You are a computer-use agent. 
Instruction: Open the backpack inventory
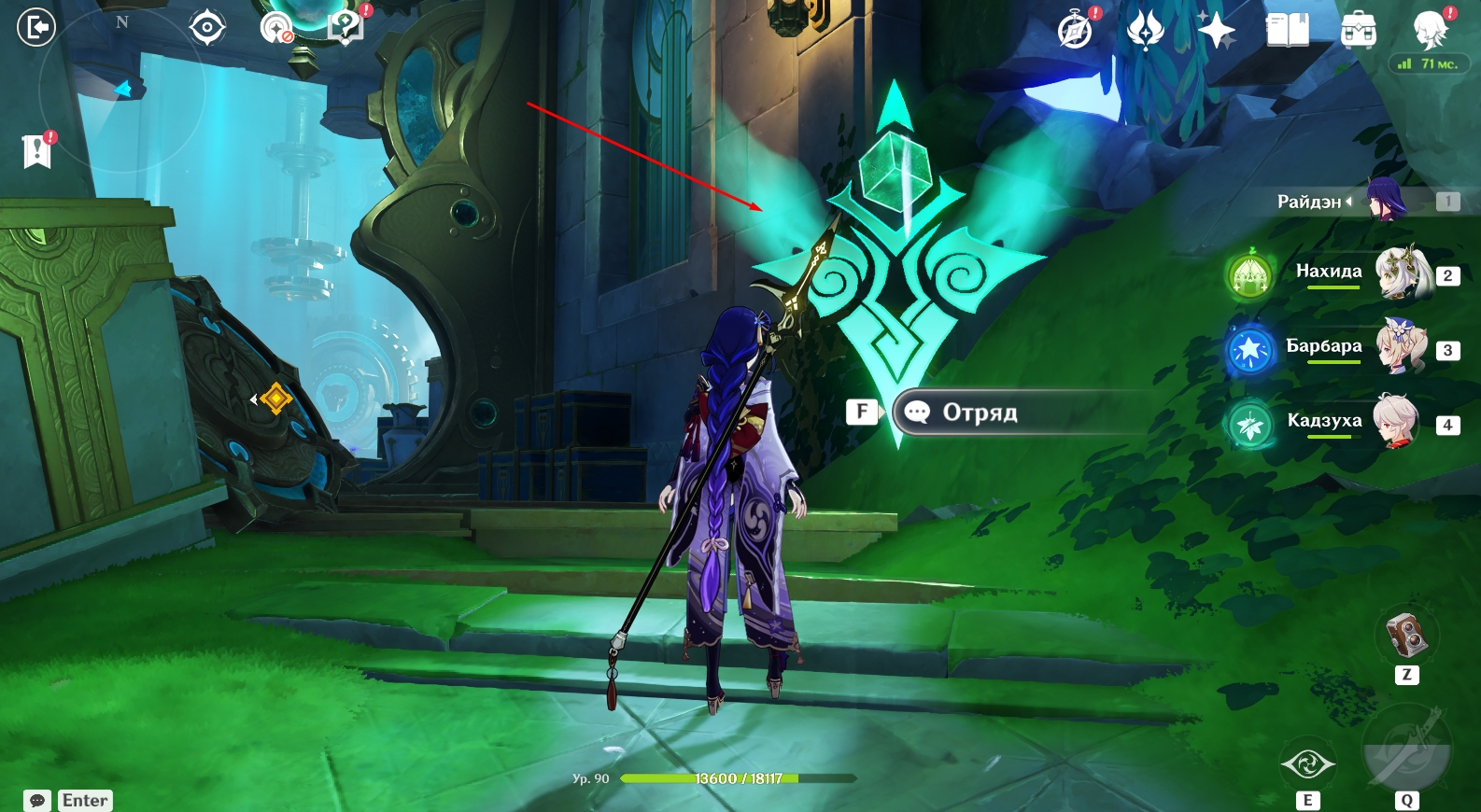tap(1358, 30)
